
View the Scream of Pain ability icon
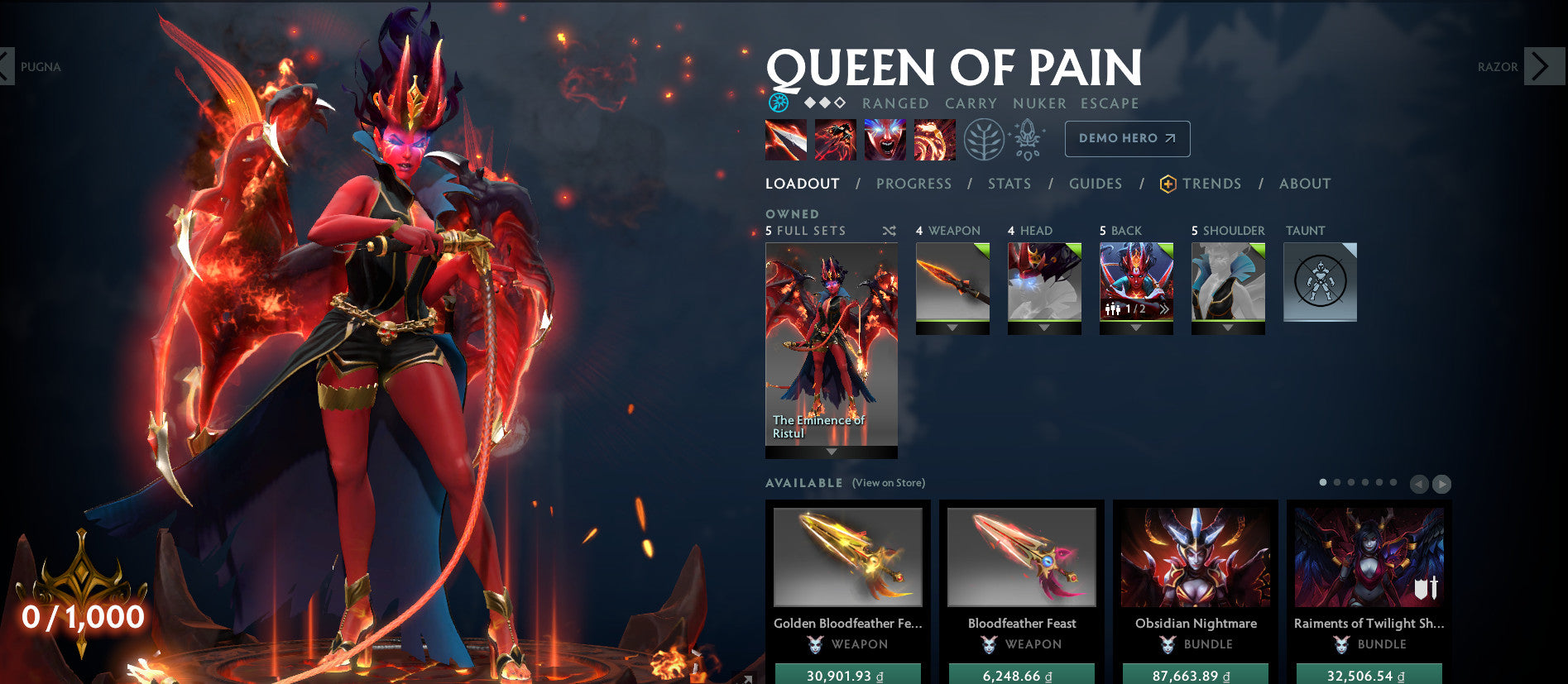click(885, 139)
